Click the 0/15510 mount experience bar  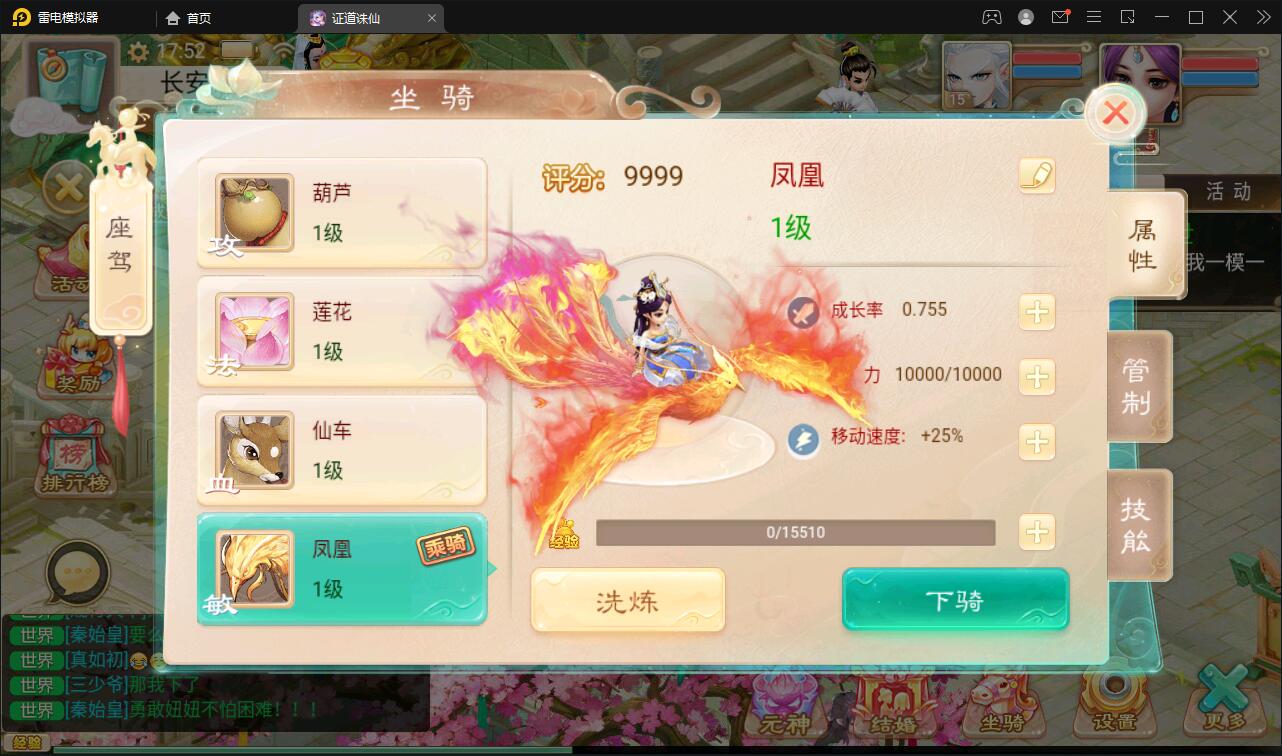[x=795, y=533]
